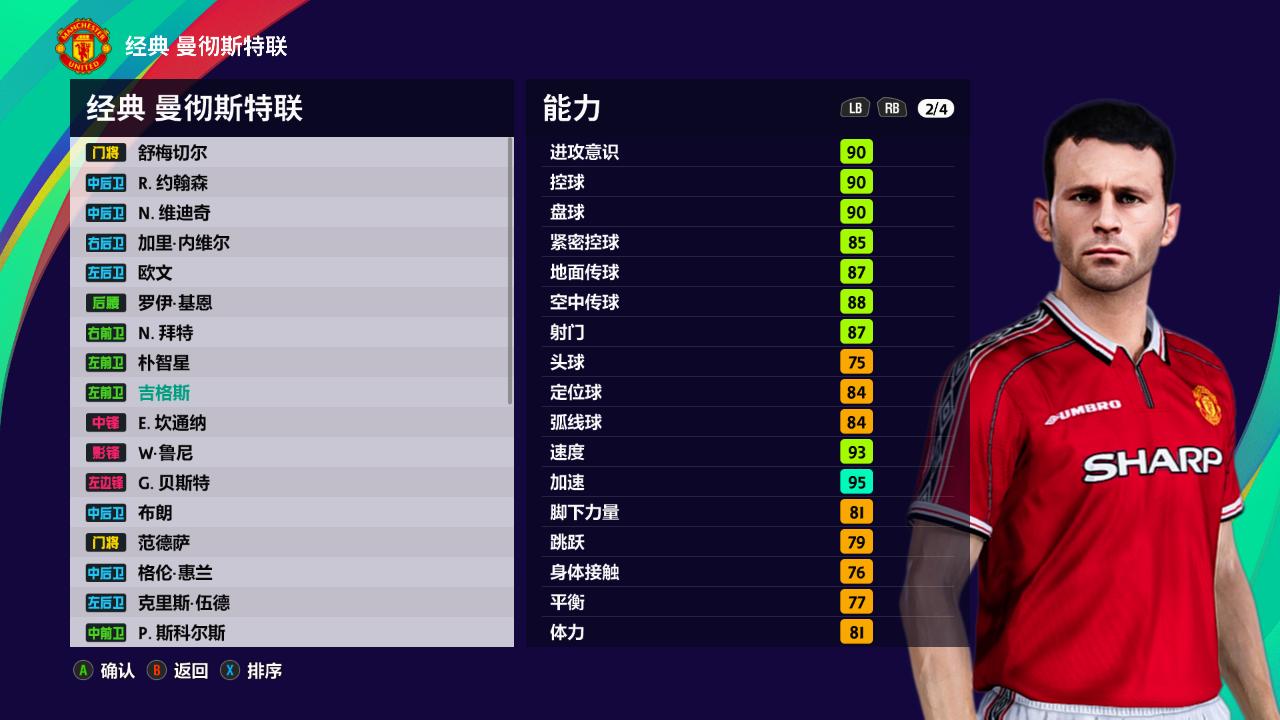1280x720 pixels.
Task: Pick 克里斯·伍德 from the list
Action: 290,603
